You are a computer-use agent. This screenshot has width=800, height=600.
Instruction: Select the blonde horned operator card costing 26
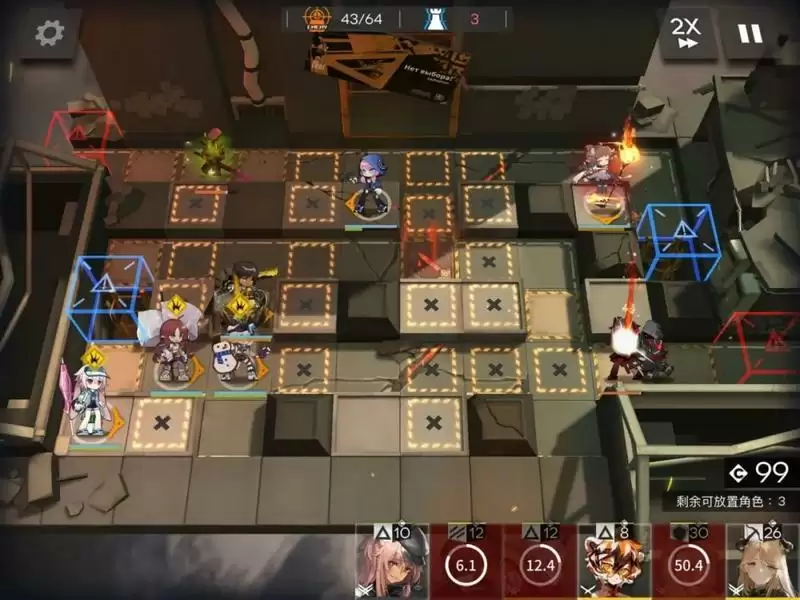(x=762, y=562)
